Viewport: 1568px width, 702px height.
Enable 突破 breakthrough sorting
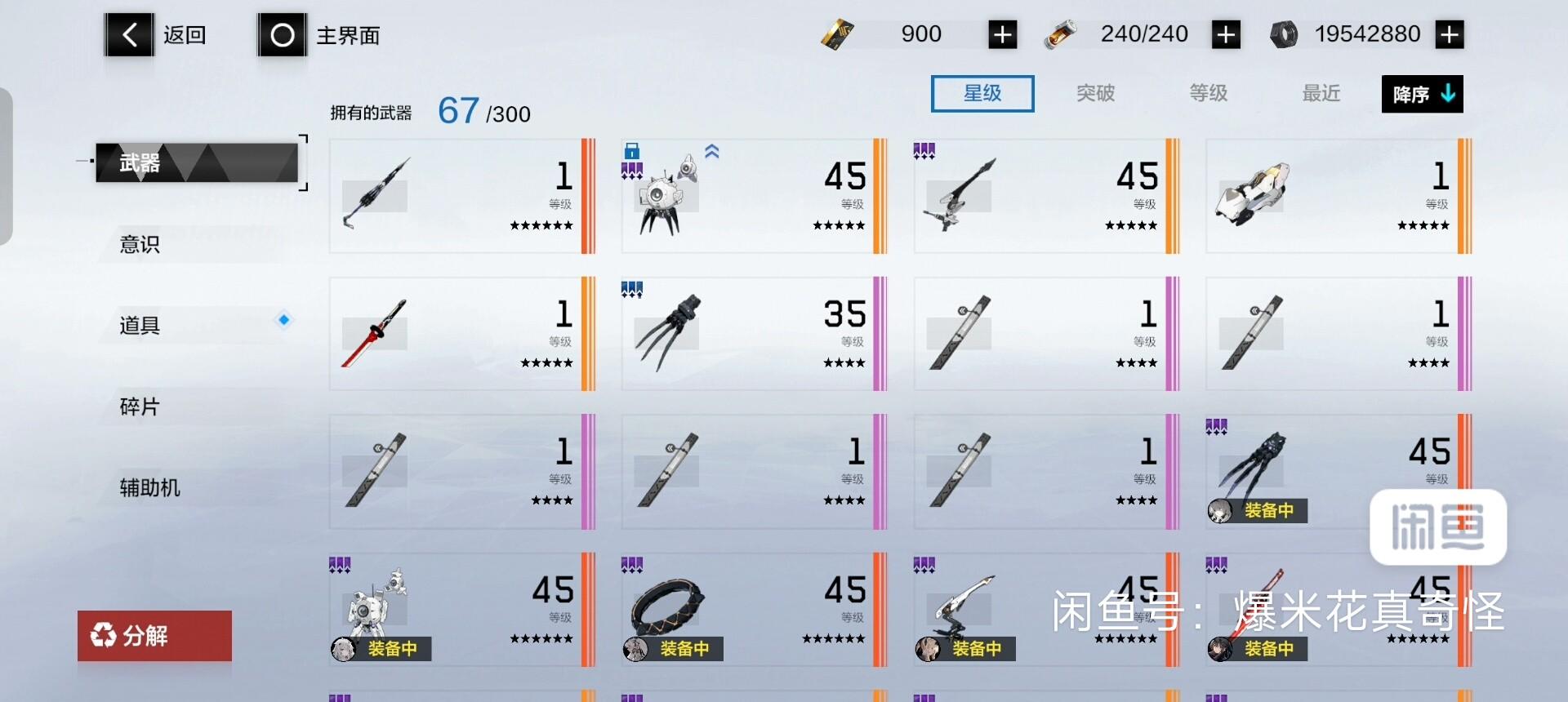(x=1096, y=93)
